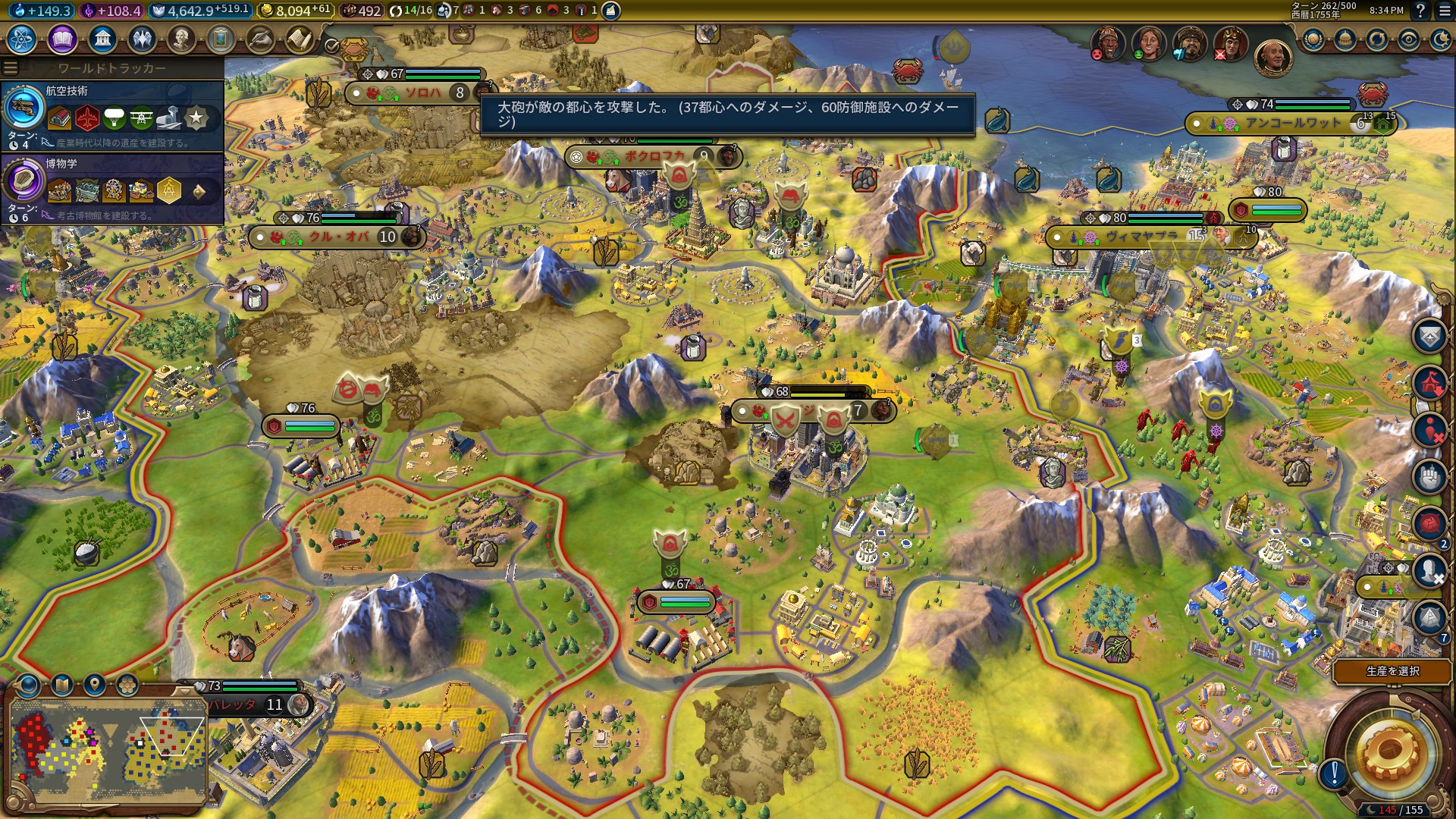Click the 生産を選択 choose production button
Viewport: 1456px width, 819px height.
[x=1392, y=671]
